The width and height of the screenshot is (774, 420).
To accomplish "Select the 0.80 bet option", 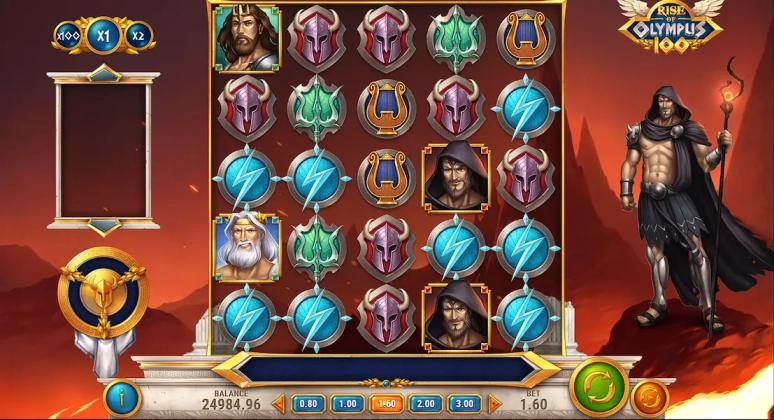I will click(308, 404).
